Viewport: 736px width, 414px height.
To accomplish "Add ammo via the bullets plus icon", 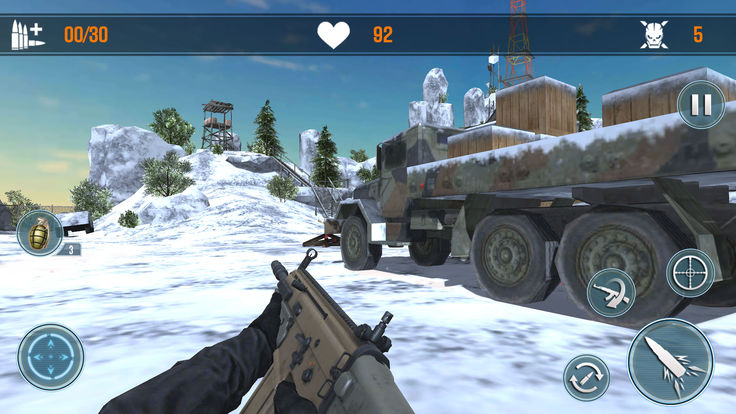I will tap(27, 35).
